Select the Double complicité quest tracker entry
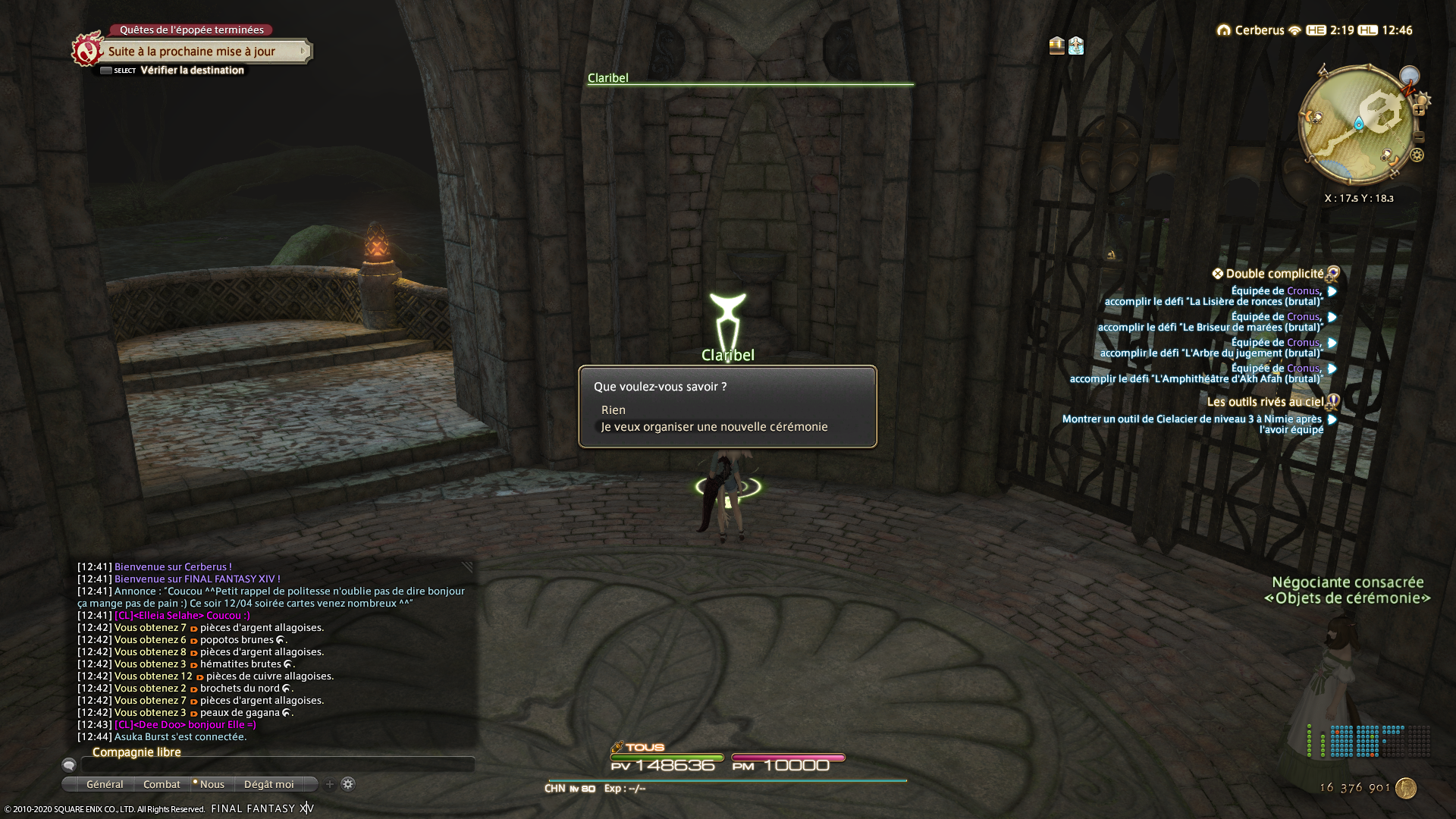This screenshot has height=819, width=1456. click(x=1274, y=274)
